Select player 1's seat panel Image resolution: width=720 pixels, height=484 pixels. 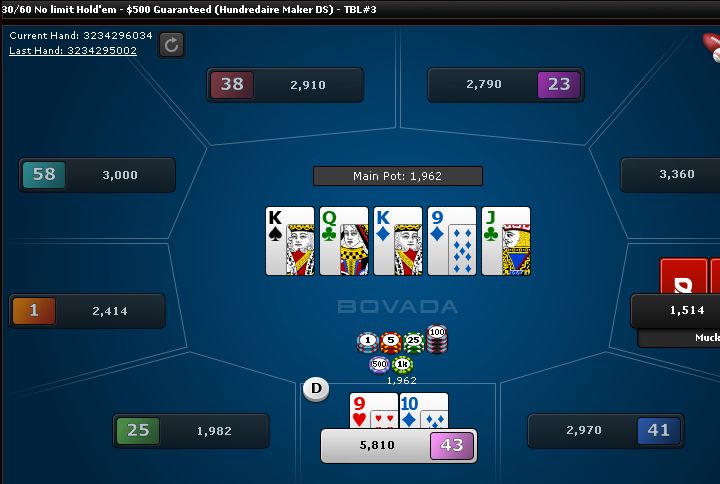[x=87, y=311]
